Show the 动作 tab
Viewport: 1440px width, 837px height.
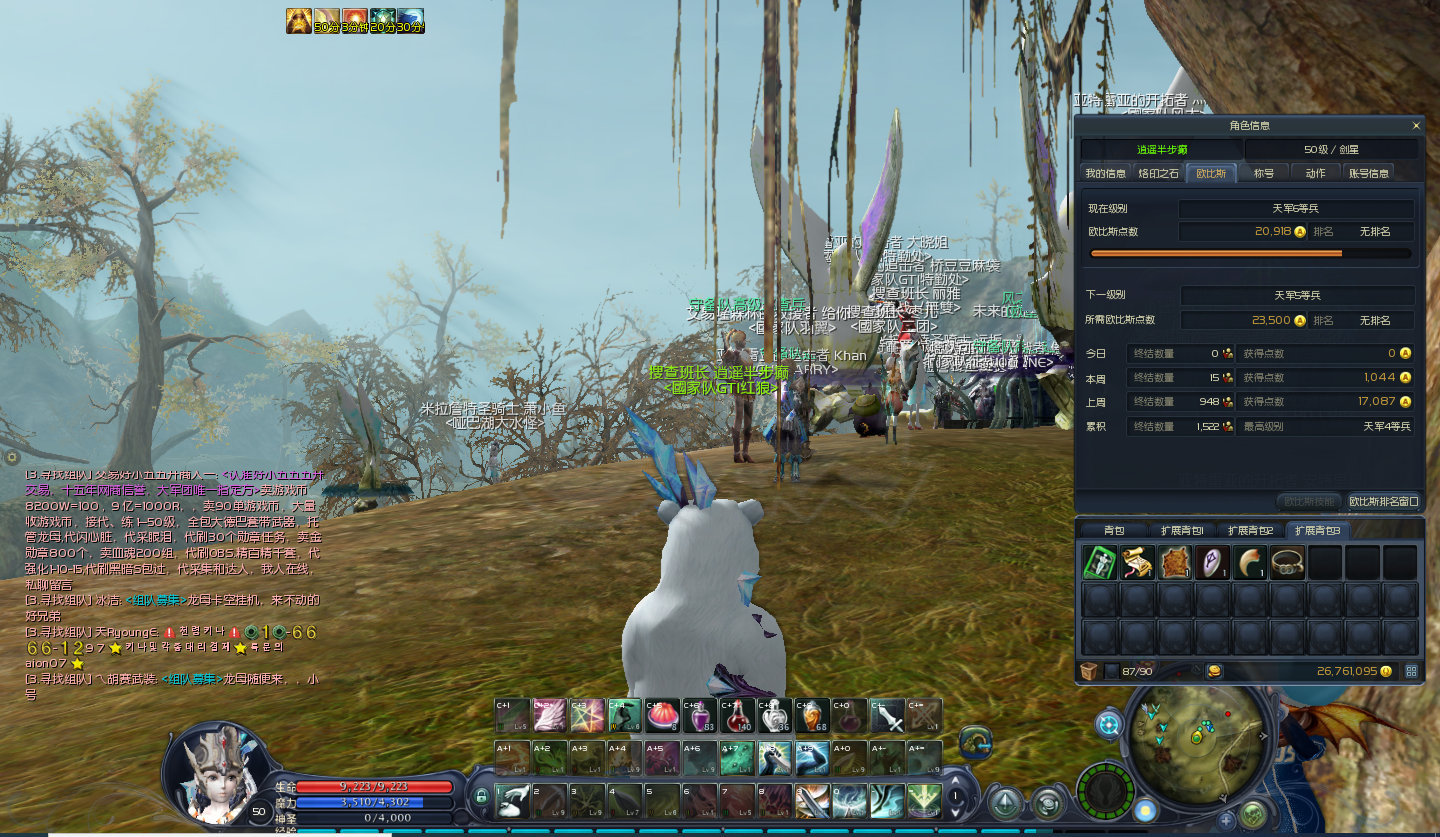1315,173
